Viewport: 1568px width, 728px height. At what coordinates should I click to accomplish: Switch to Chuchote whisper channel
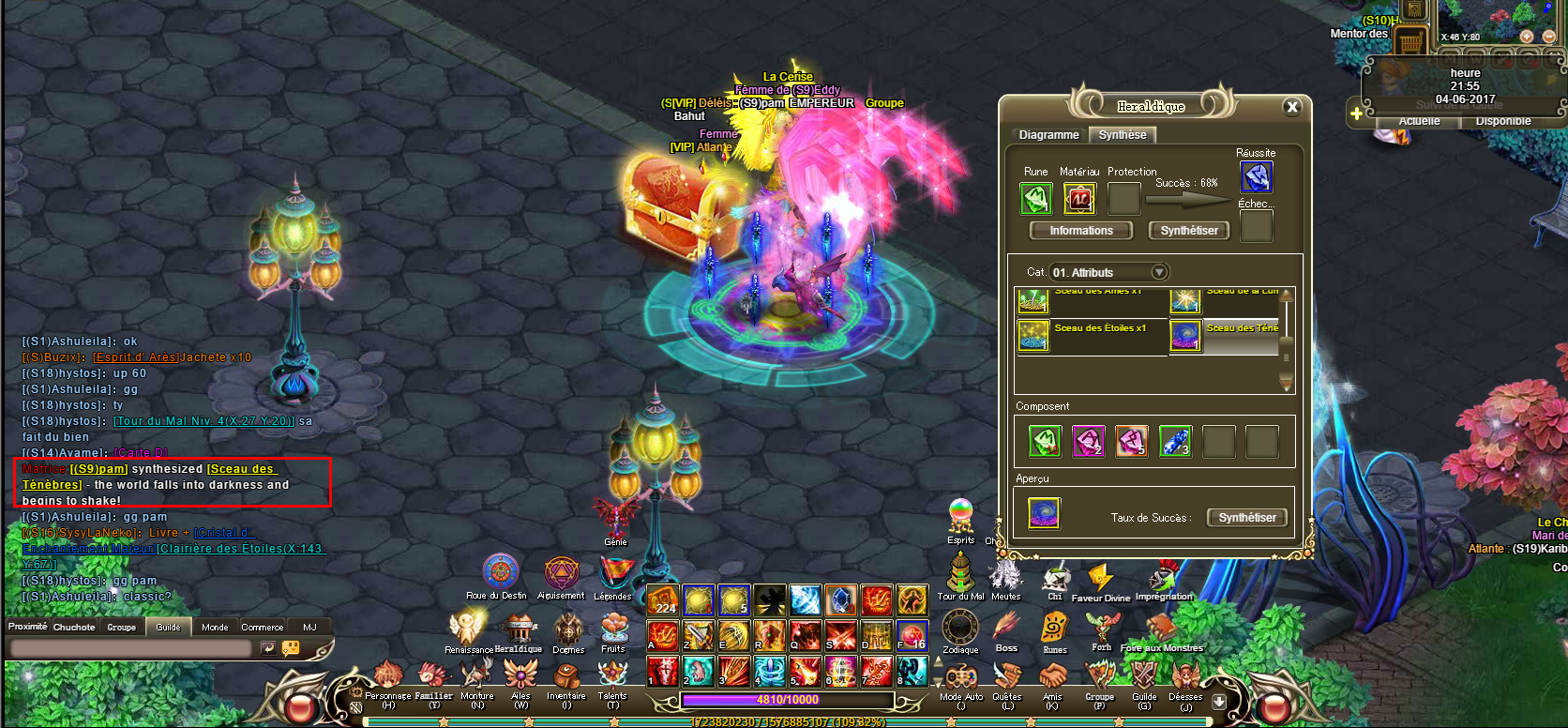(74, 627)
